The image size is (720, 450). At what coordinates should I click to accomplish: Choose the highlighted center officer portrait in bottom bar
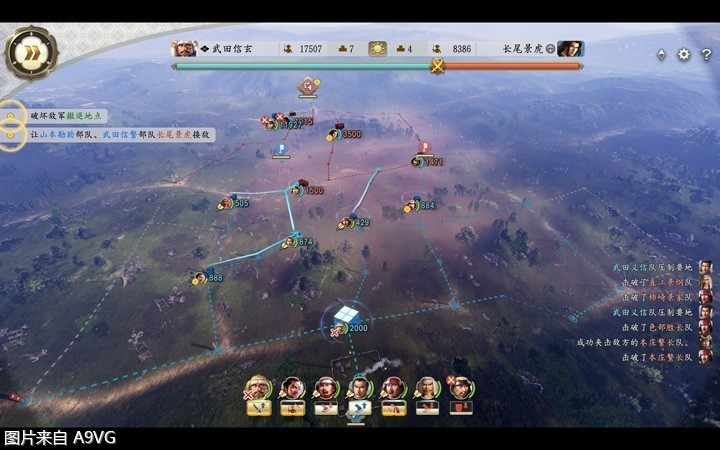(x=359, y=389)
